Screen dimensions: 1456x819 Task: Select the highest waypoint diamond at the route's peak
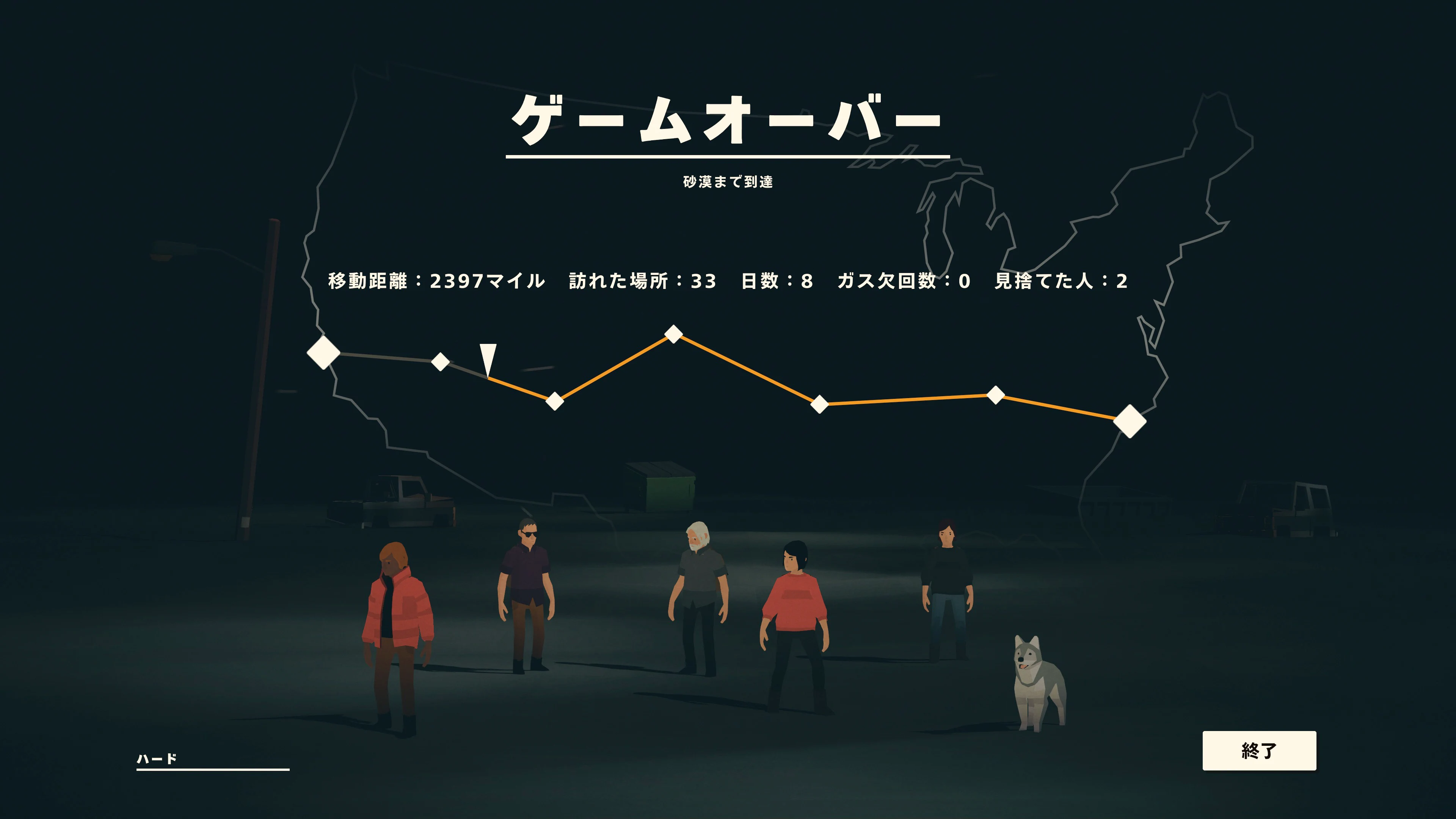(673, 334)
